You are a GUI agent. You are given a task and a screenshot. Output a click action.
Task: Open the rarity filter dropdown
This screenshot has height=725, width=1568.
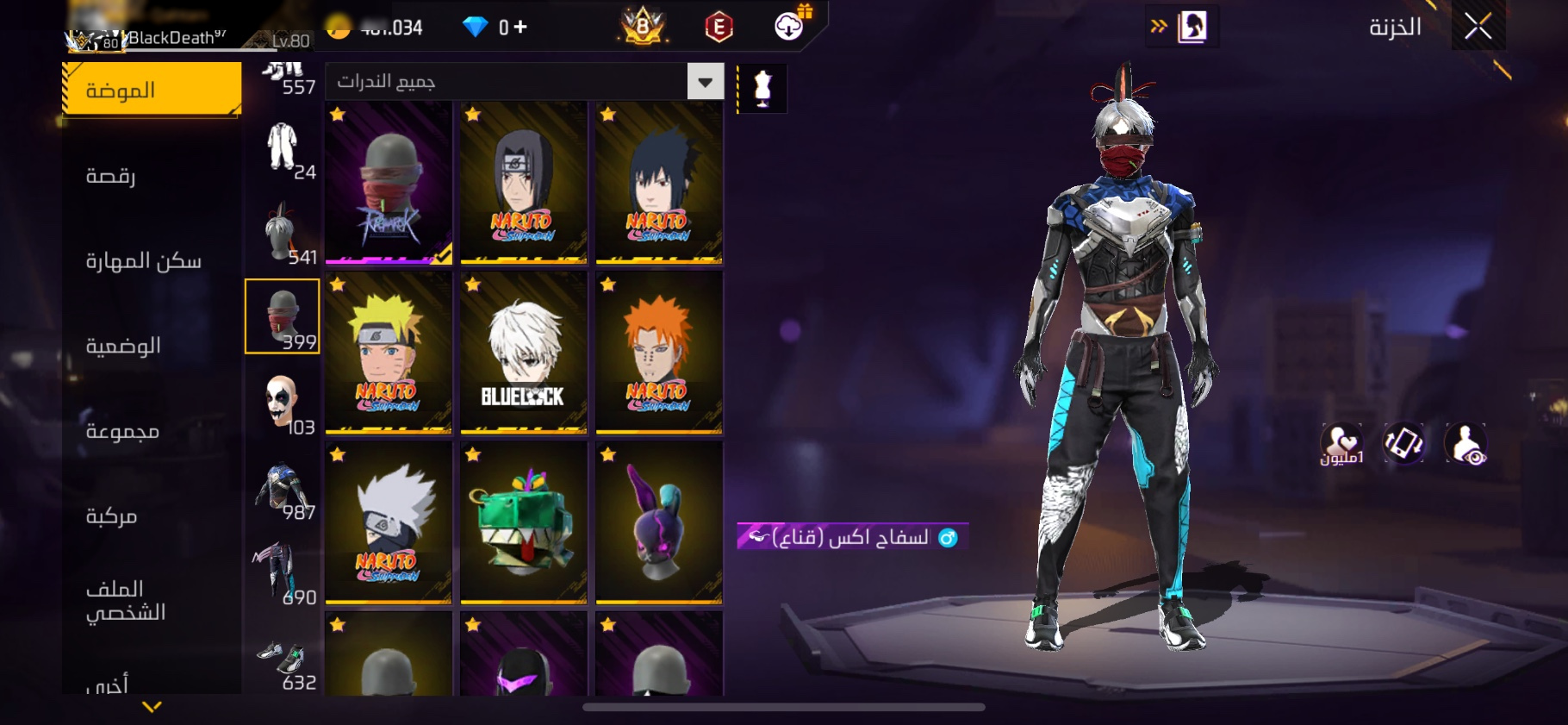705,82
